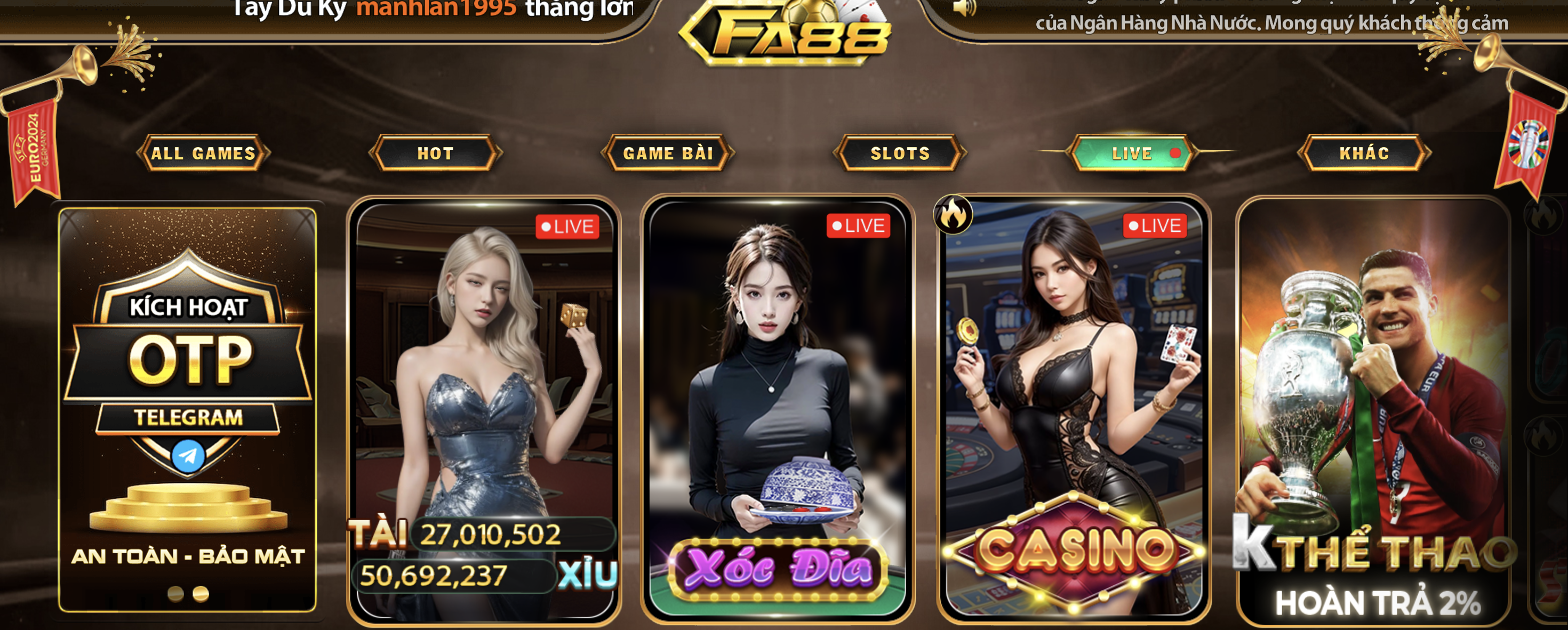Enter the live Casino game card

(x=1074, y=407)
